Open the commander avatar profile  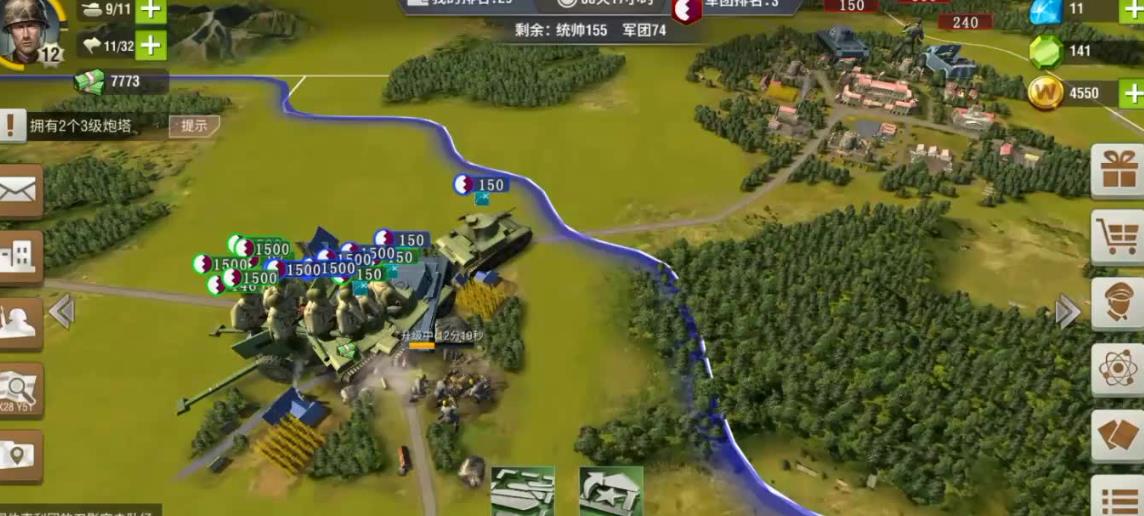coord(28,30)
